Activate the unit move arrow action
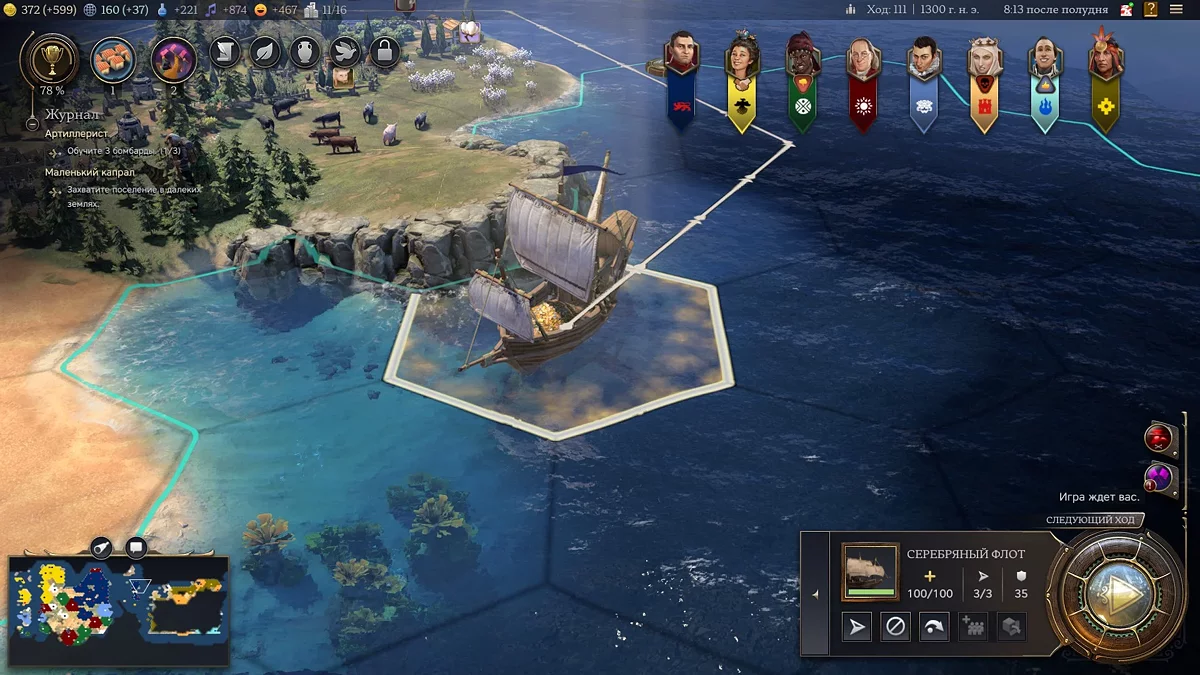 click(857, 627)
